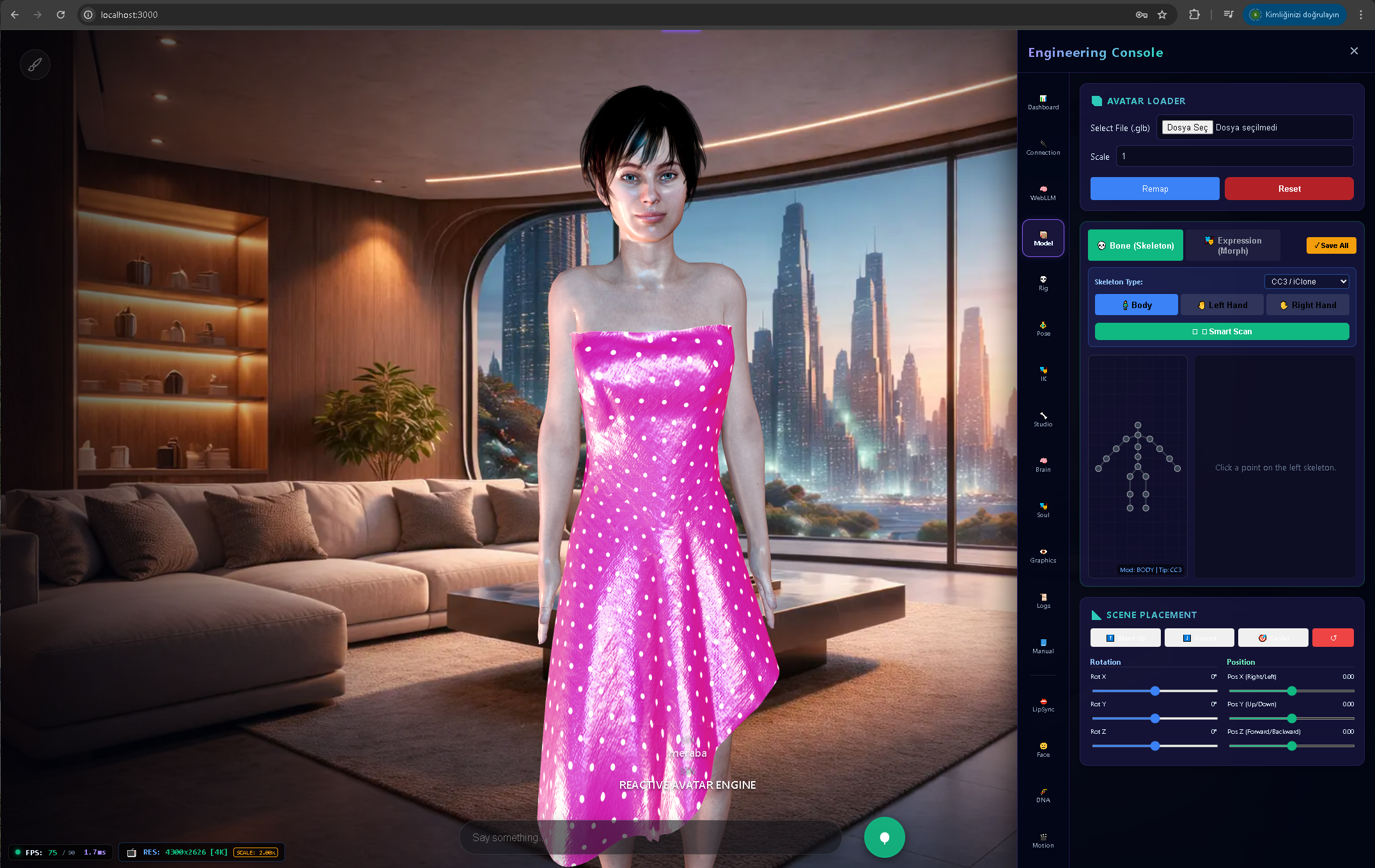Open the Skeleton Type dropdown

coord(1306,281)
